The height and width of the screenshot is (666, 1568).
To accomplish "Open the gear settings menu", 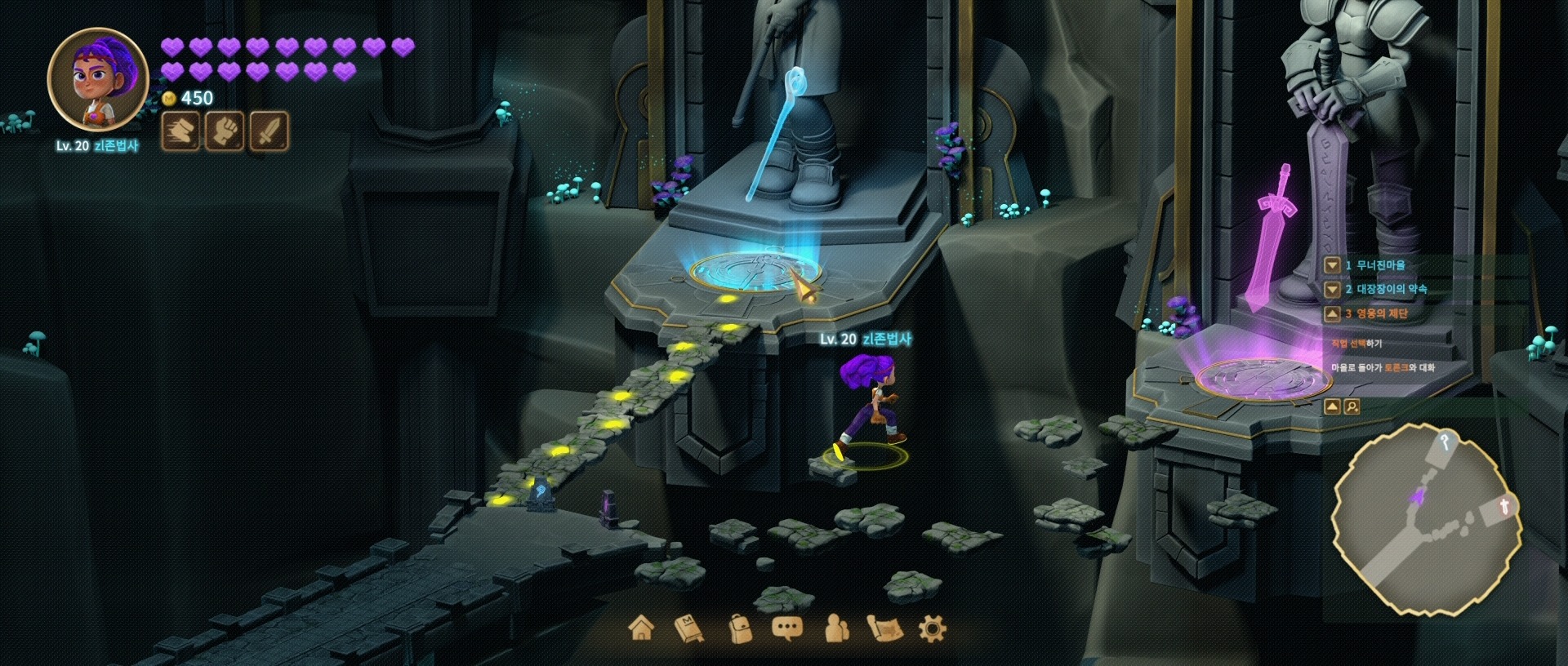I will coord(932,628).
